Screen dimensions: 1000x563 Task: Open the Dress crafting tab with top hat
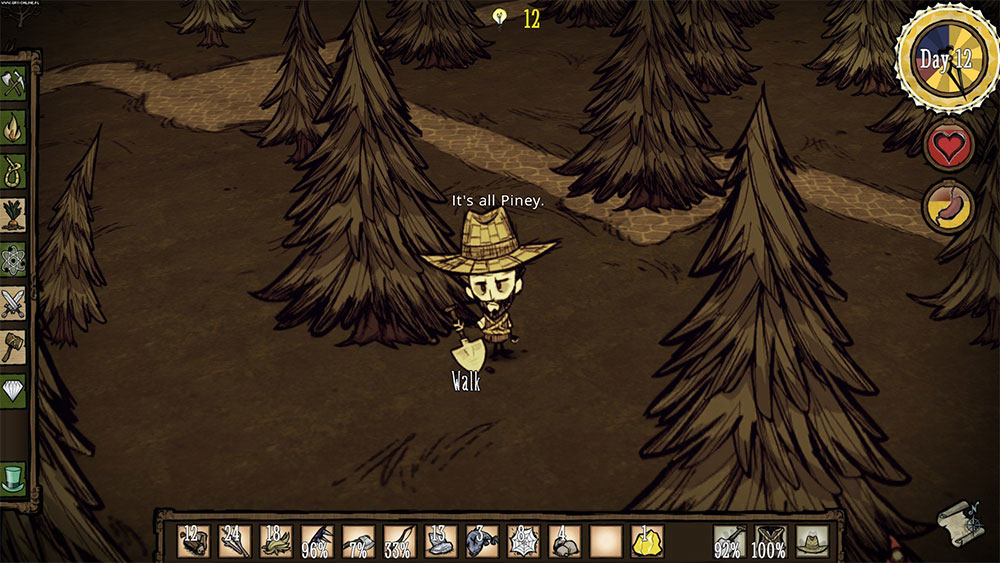pyautogui.click(x=14, y=478)
